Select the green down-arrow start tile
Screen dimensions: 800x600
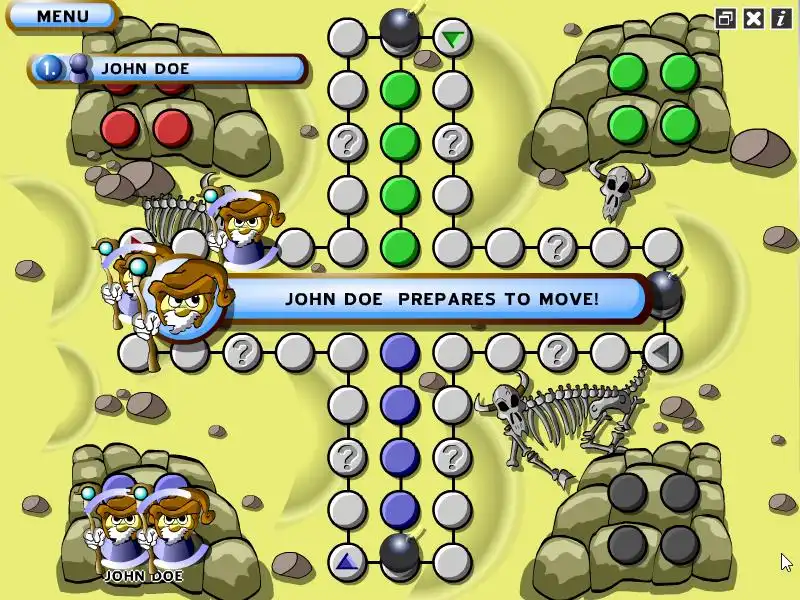(x=453, y=39)
